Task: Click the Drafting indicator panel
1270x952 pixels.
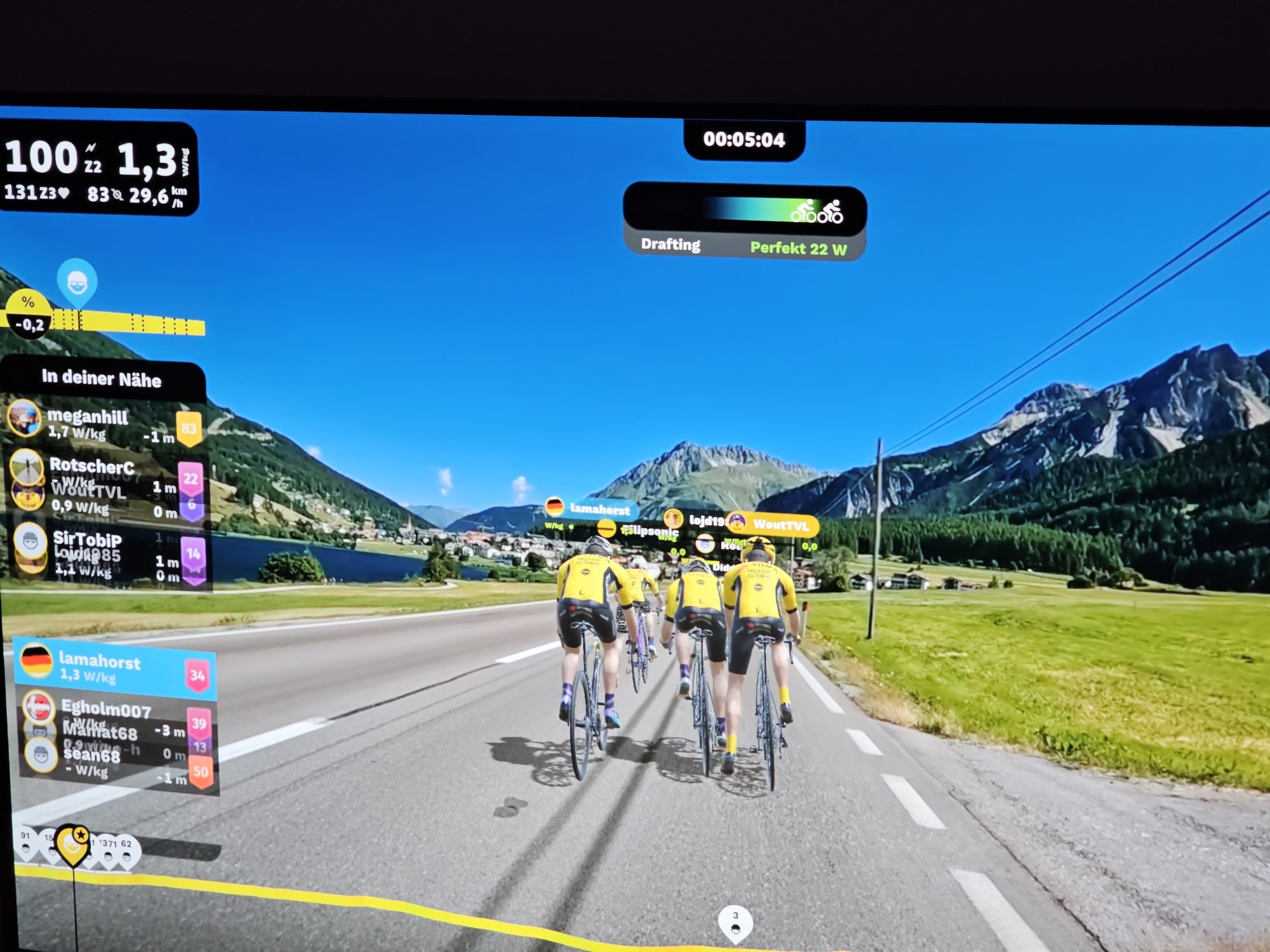Action: [x=744, y=222]
